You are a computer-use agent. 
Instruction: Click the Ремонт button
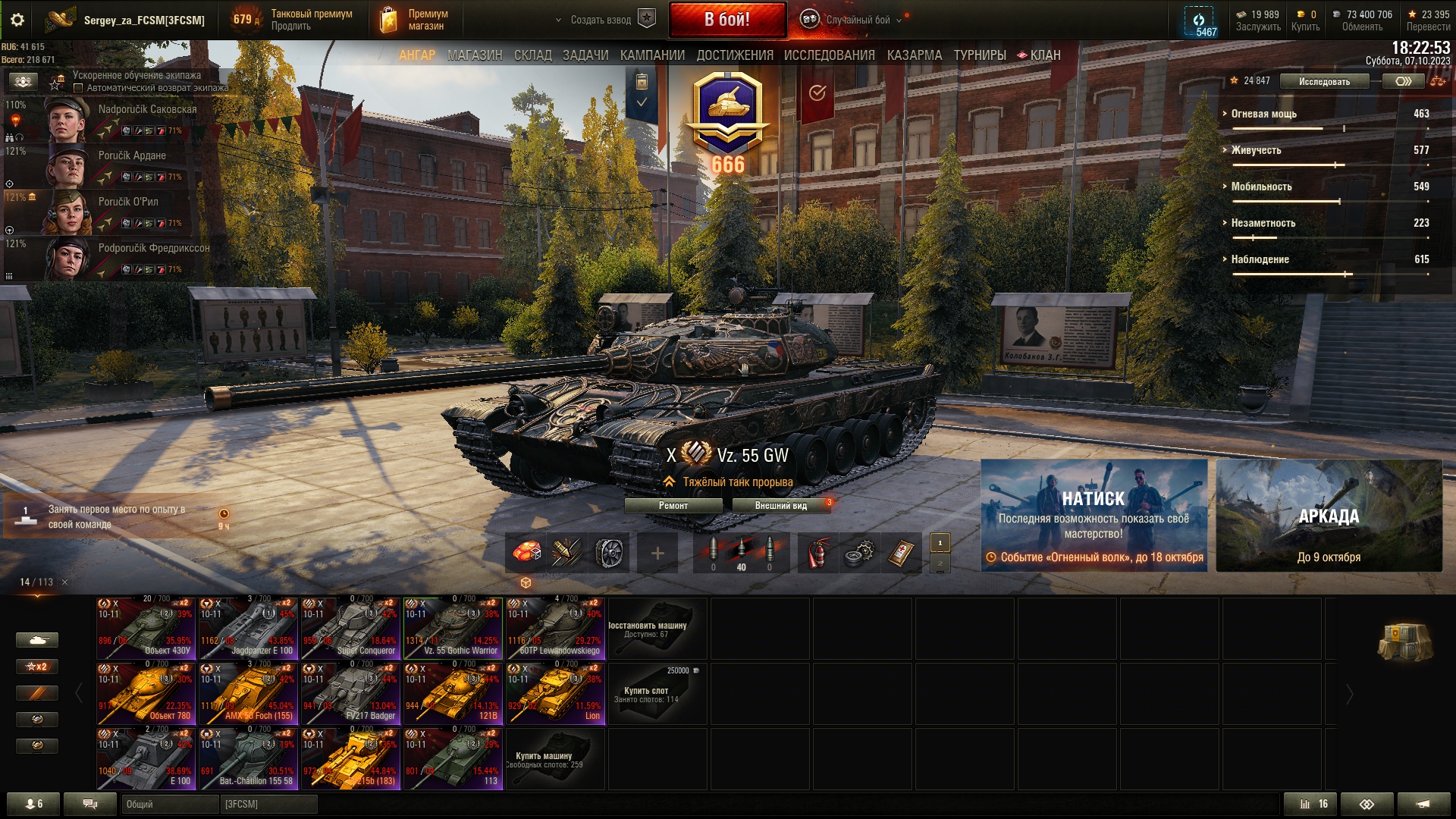[x=673, y=506]
